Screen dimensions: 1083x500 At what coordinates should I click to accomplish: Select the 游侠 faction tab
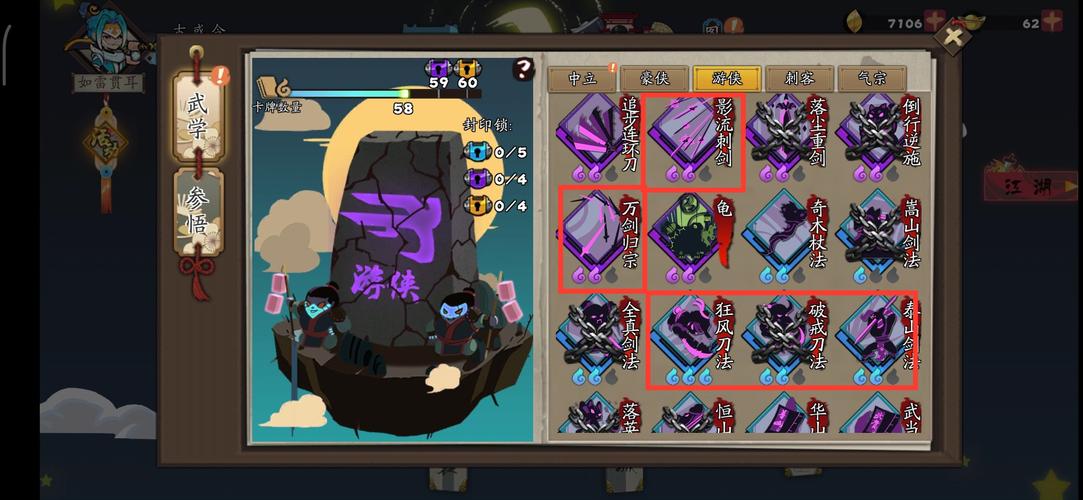[727, 78]
